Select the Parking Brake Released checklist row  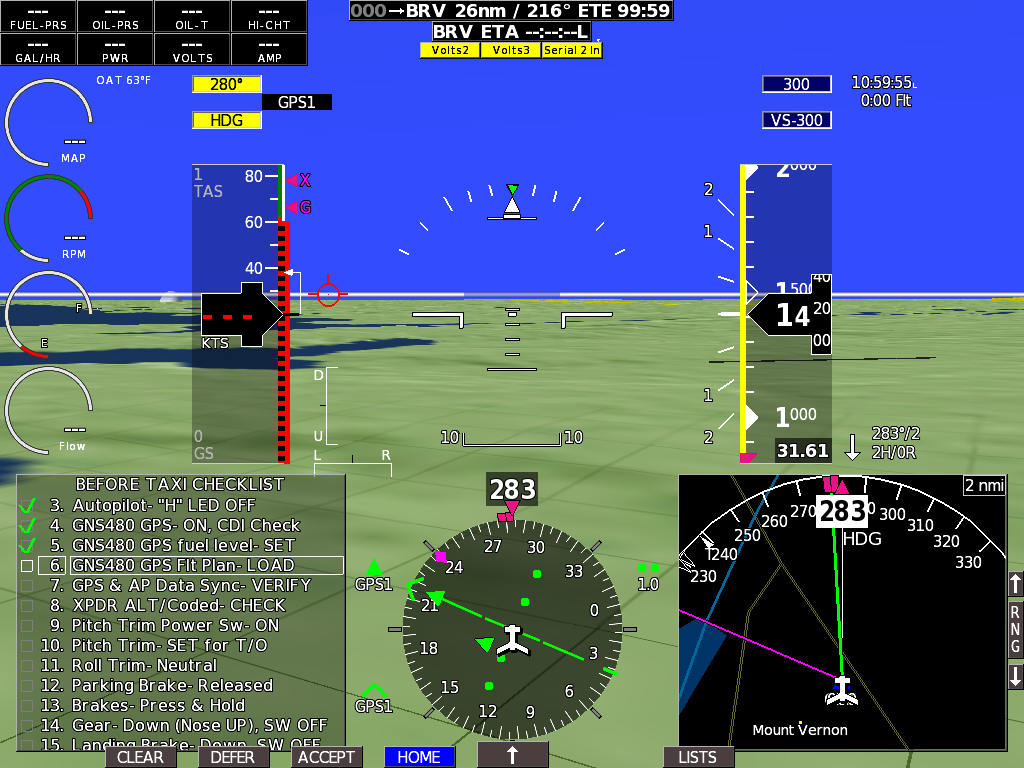tap(172, 685)
